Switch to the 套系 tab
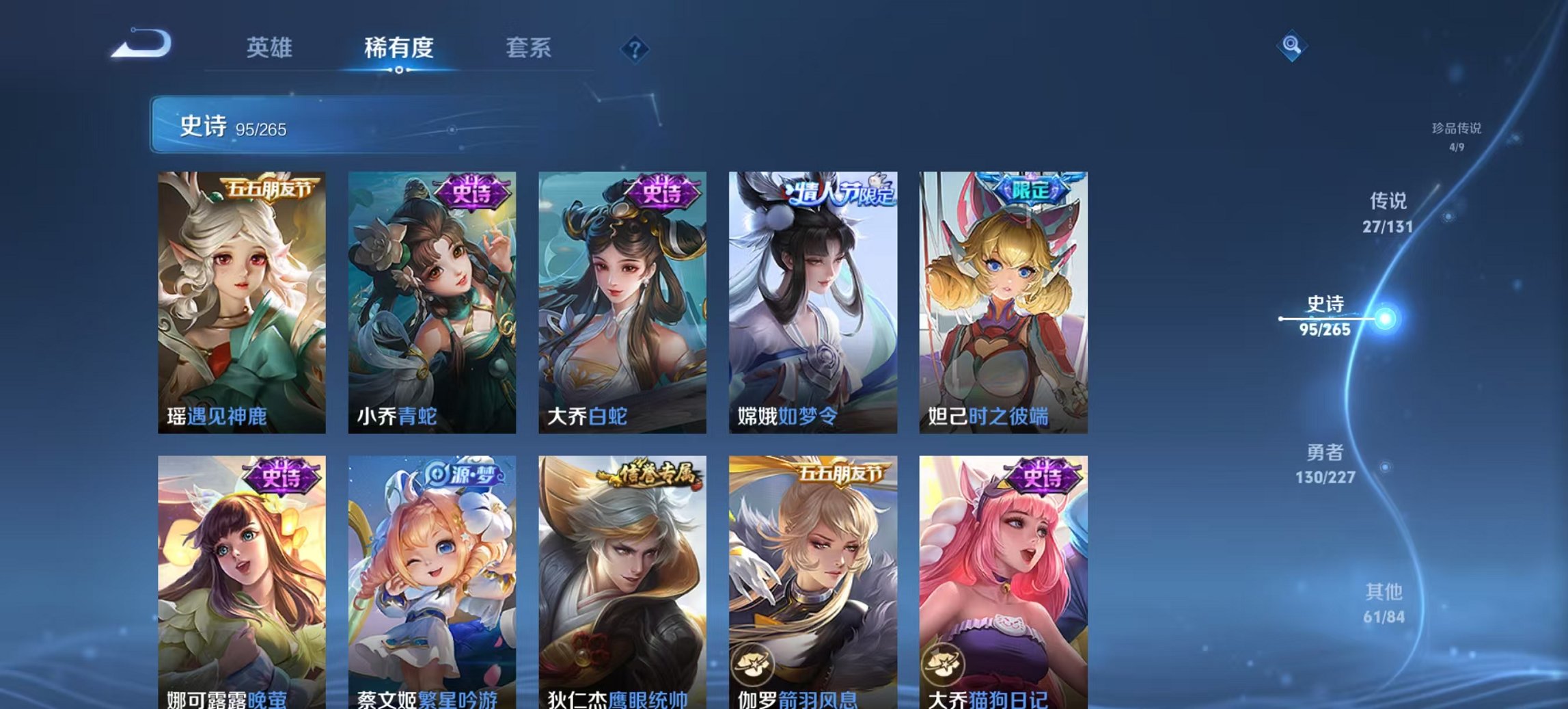The image size is (1568, 709). tap(529, 48)
